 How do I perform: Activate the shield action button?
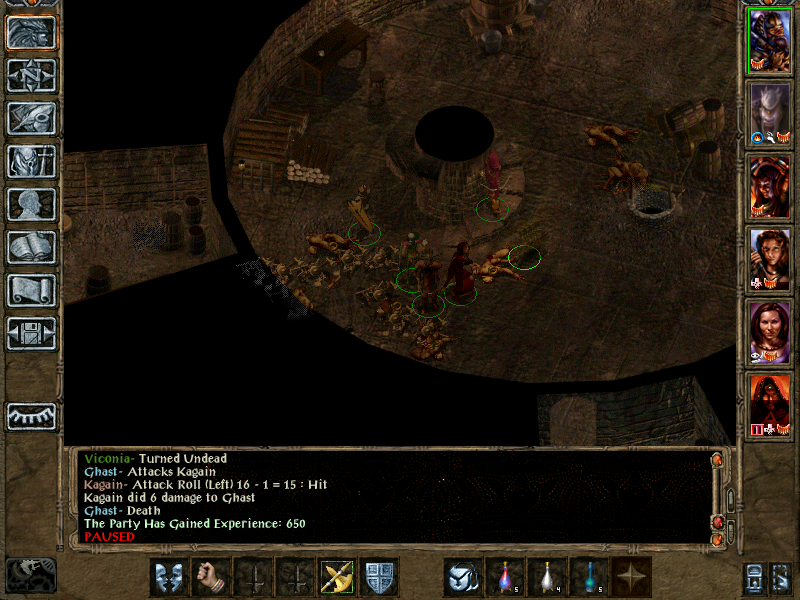click(379, 577)
